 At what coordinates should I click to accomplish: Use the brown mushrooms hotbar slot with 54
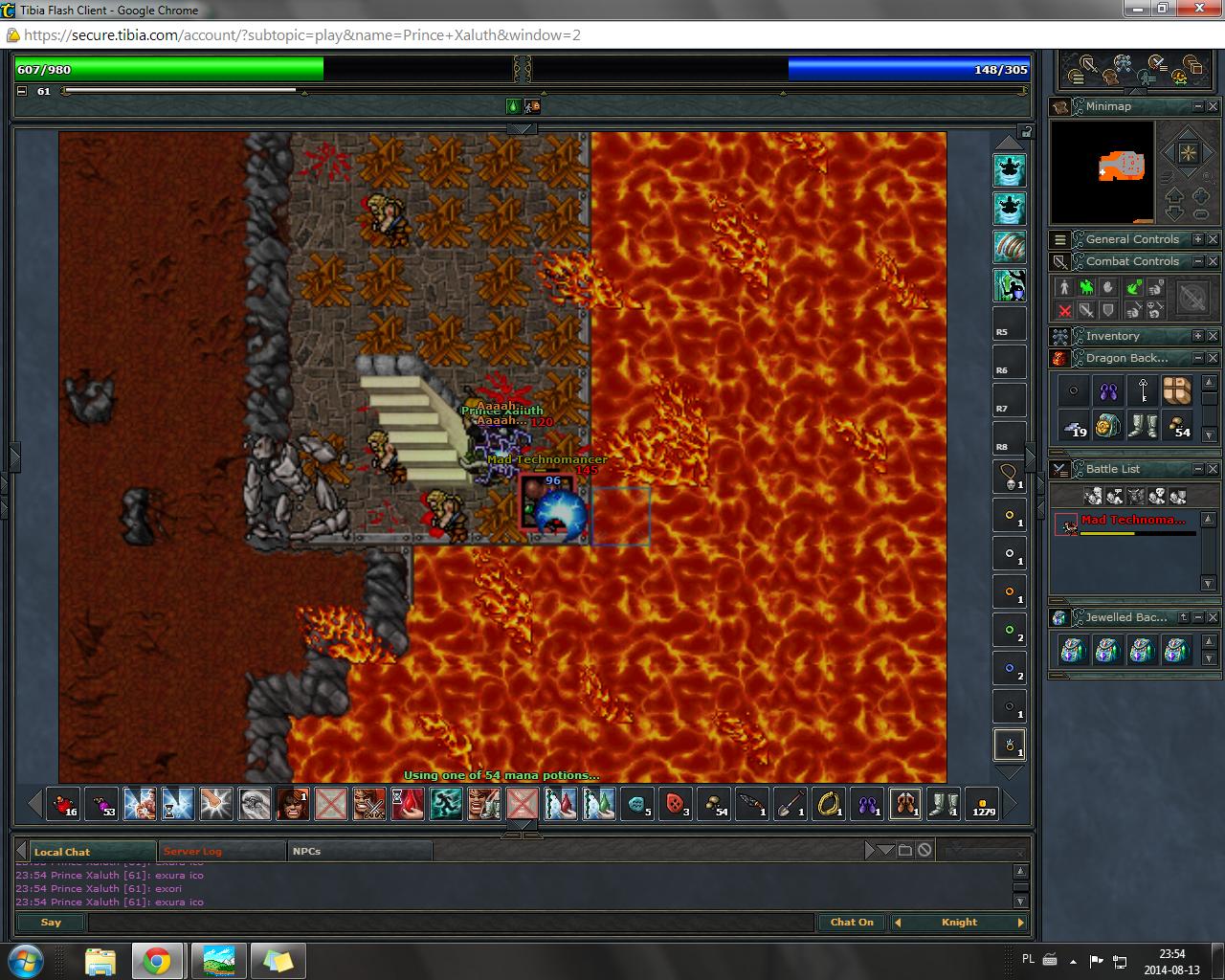[714, 804]
